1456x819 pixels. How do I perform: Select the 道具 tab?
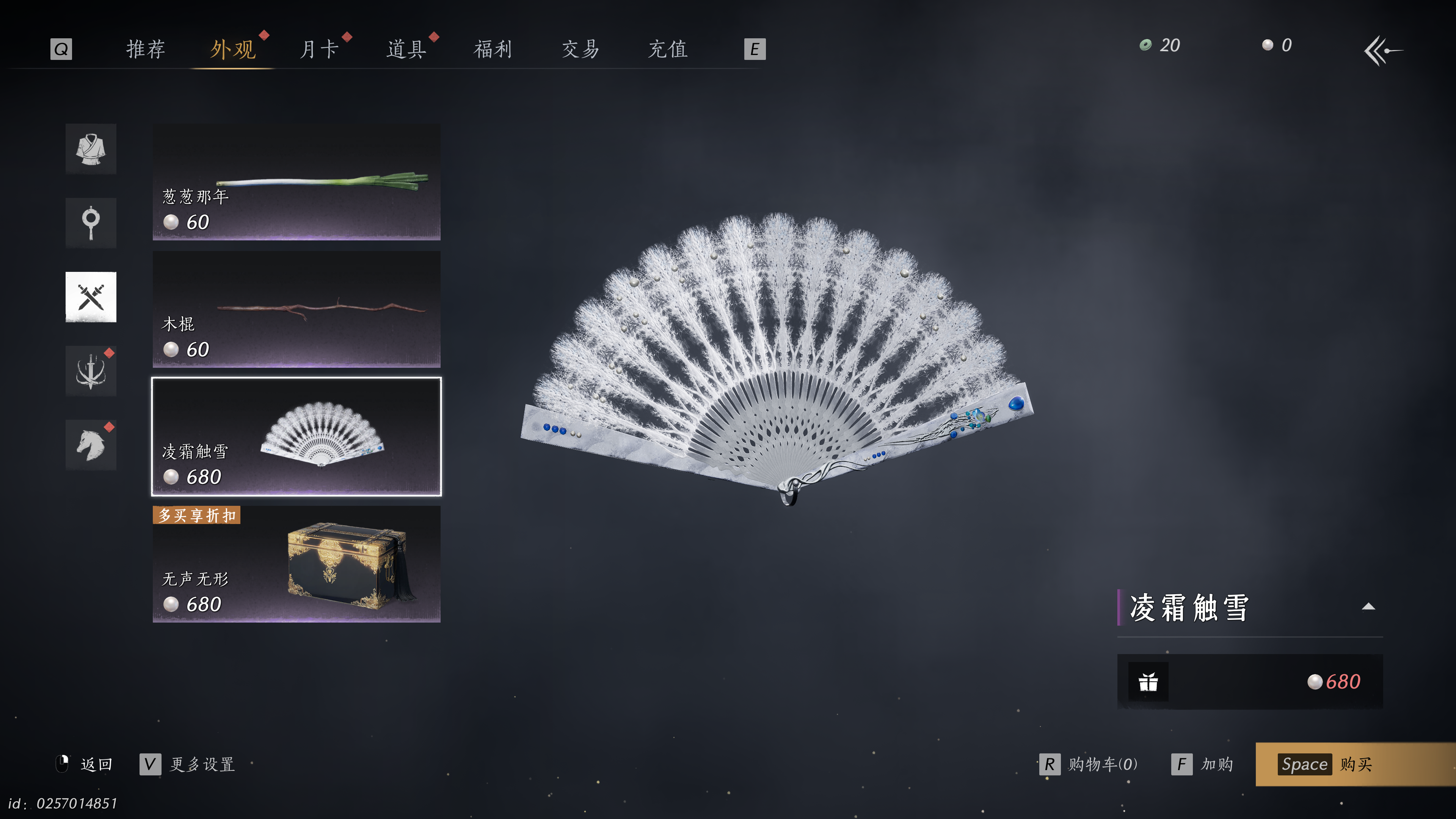click(x=406, y=49)
